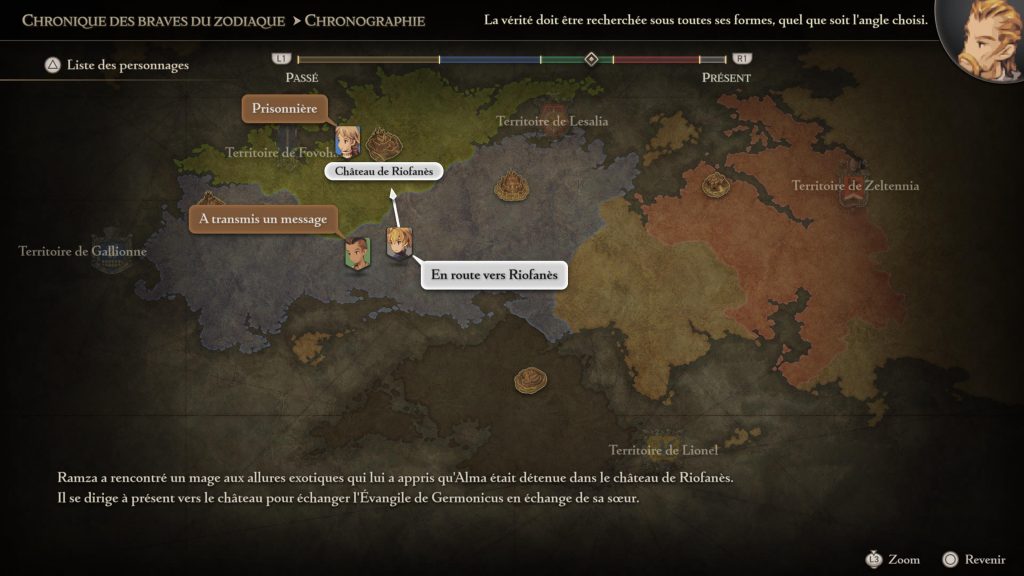Click the En route vers Riofanès label
Viewport: 1024px width, 576px height.
[x=494, y=275]
